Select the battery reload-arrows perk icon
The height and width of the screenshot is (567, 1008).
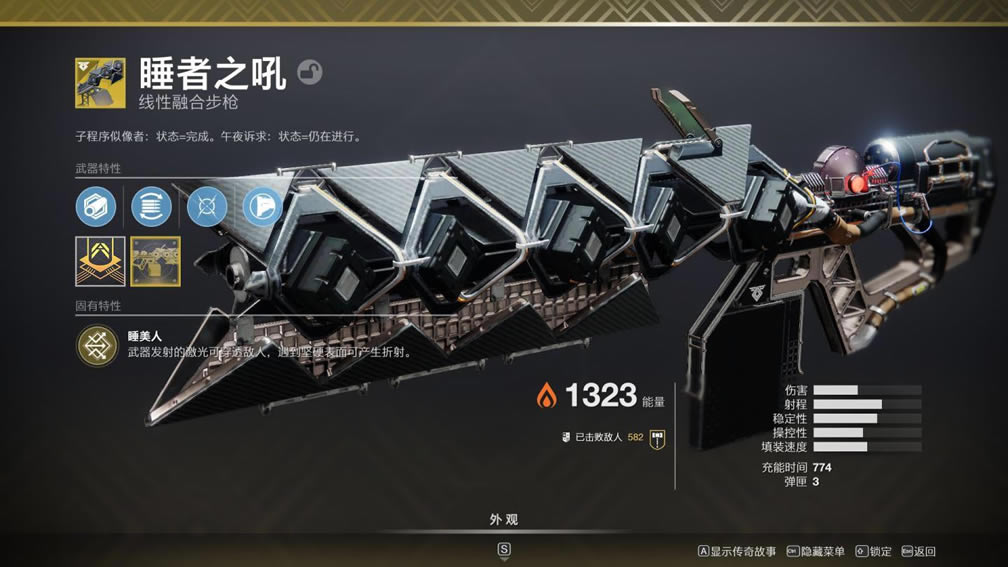[x=151, y=207]
